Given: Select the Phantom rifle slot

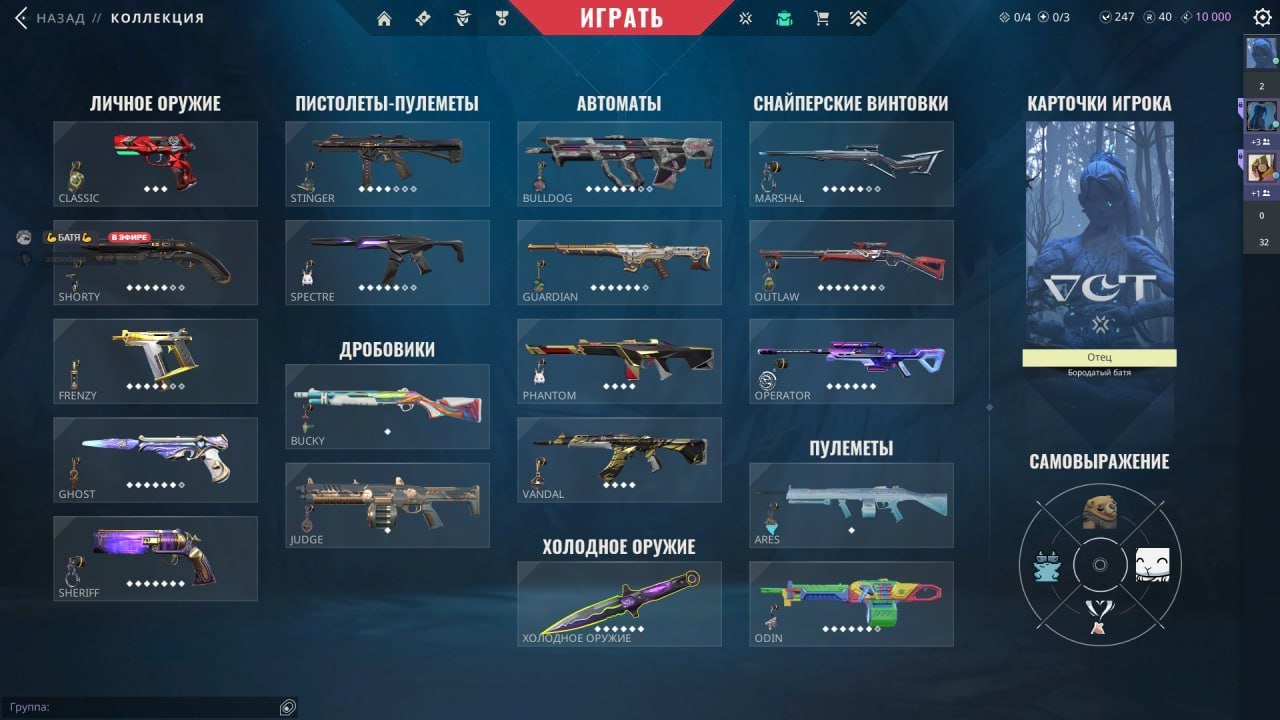Looking at the screenshot, I should click(x=619, y=361).
